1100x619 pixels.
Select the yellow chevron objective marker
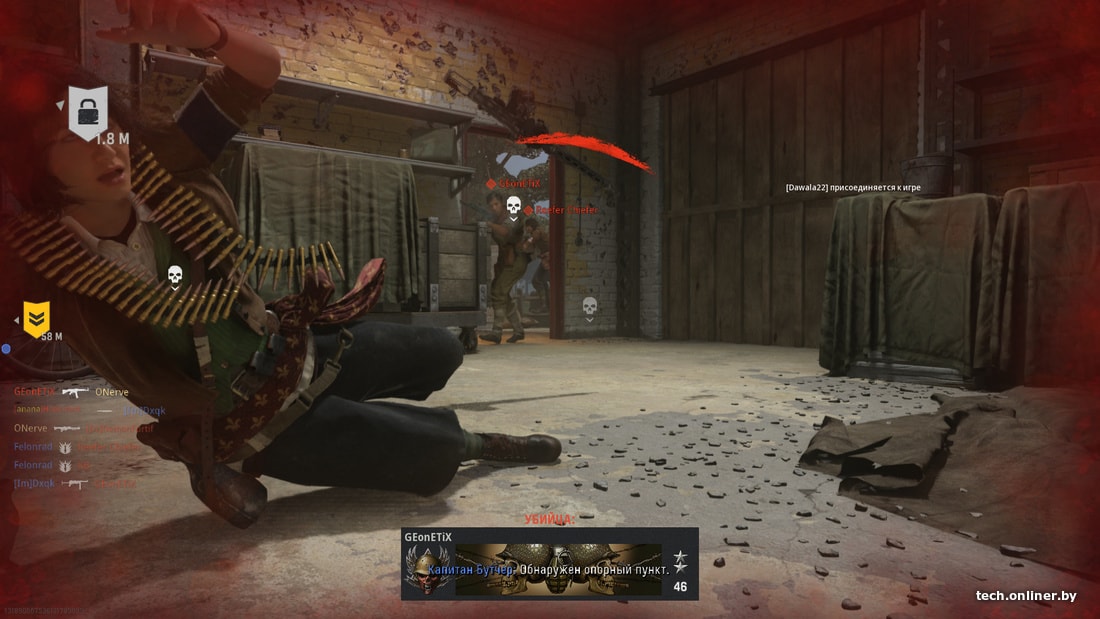coord(37,318)
